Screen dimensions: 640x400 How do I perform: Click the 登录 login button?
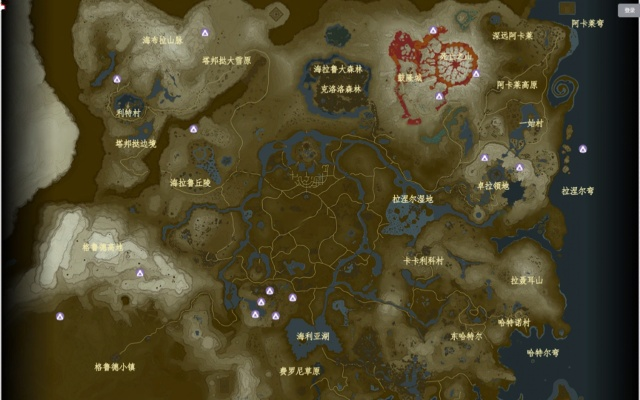pyautogui.click(x=629, y=9)
